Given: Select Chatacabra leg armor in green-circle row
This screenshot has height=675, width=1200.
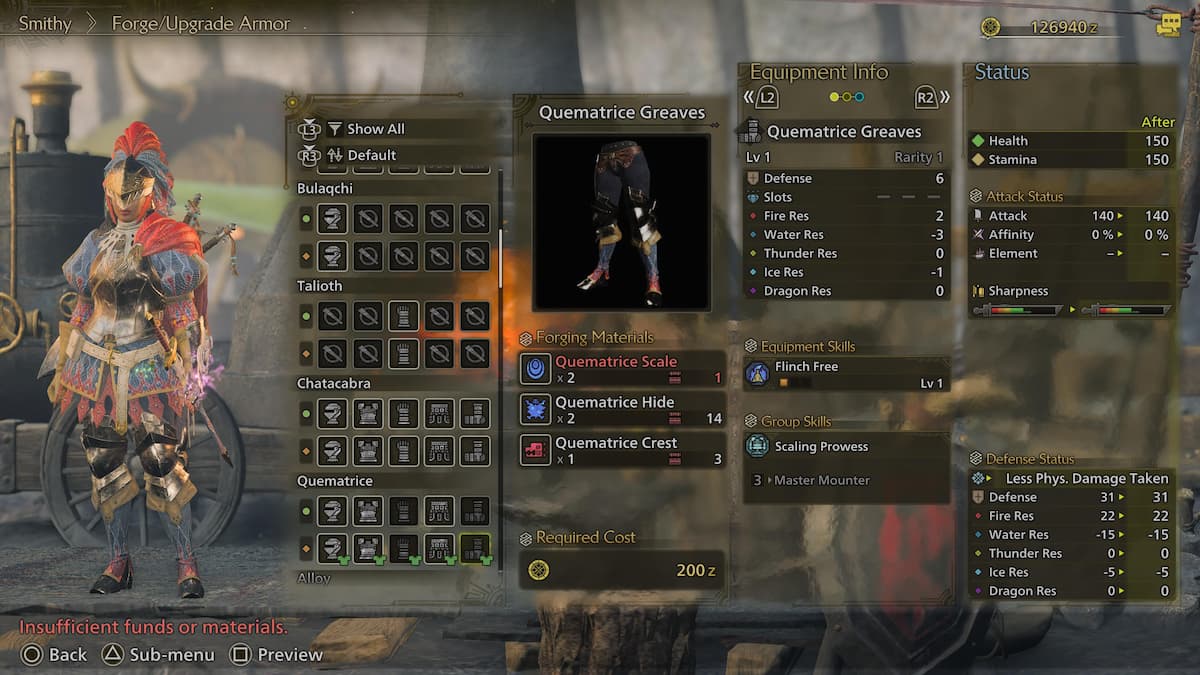Looking at the screenshot, I should [475, 414].
